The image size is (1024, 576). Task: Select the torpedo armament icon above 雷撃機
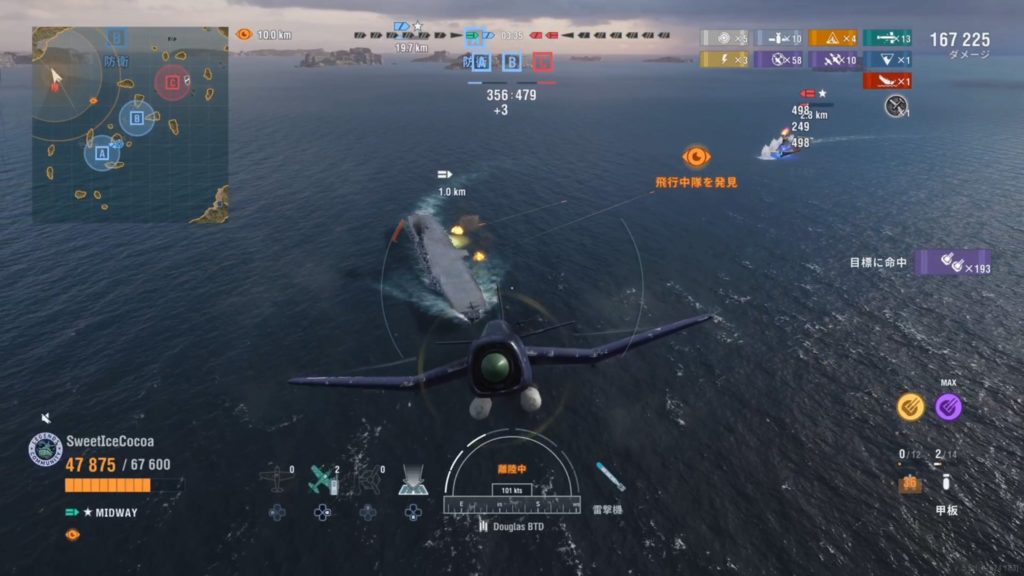click(609, 477)
